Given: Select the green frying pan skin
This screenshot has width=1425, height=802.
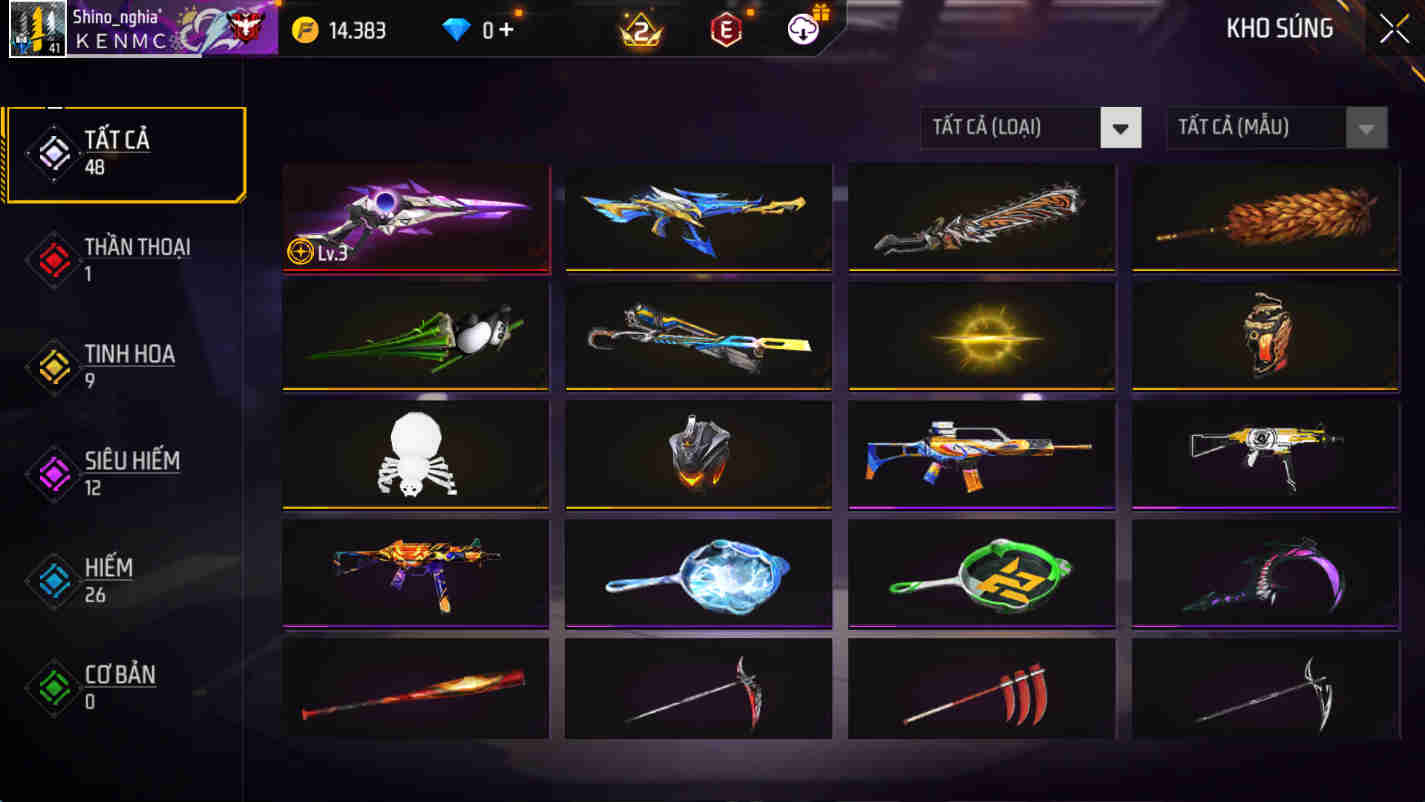Looking at the screenshot, I should click(981, 573).
